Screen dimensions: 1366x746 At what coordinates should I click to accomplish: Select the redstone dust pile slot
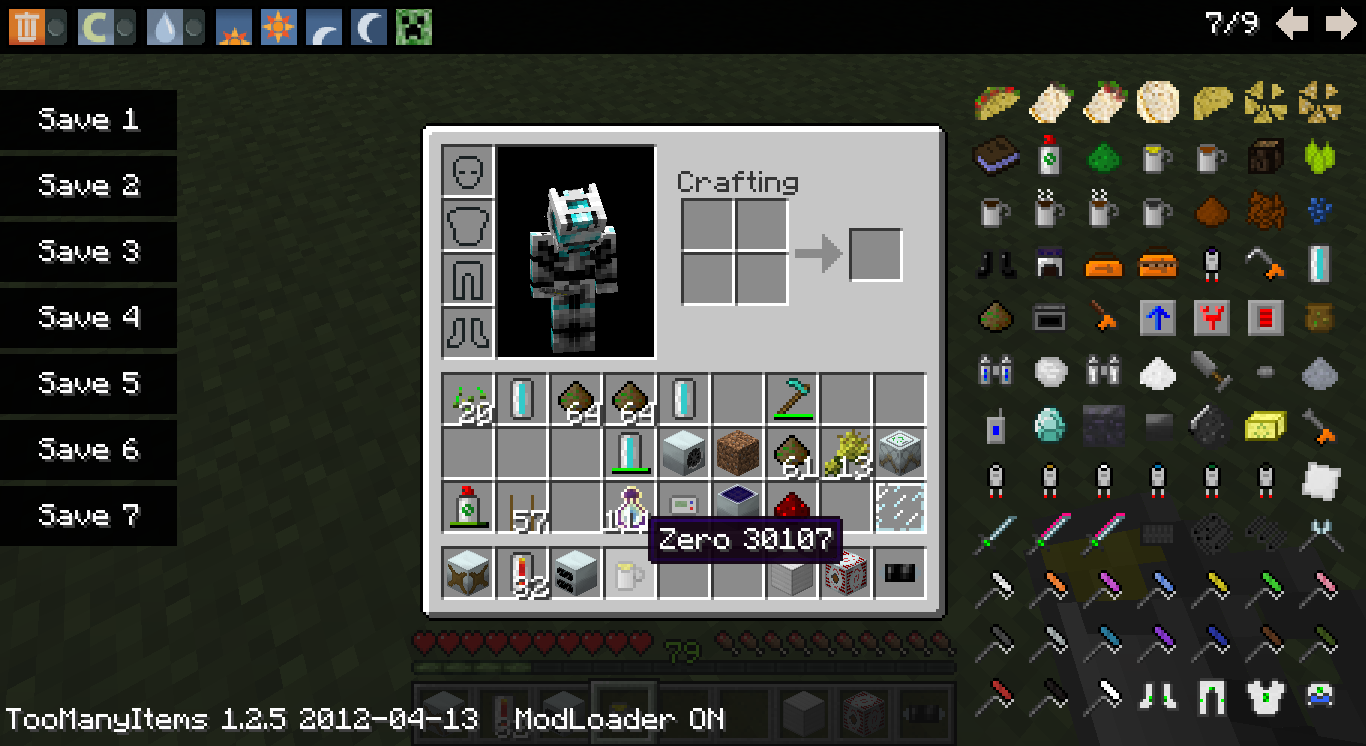(792, 507)
